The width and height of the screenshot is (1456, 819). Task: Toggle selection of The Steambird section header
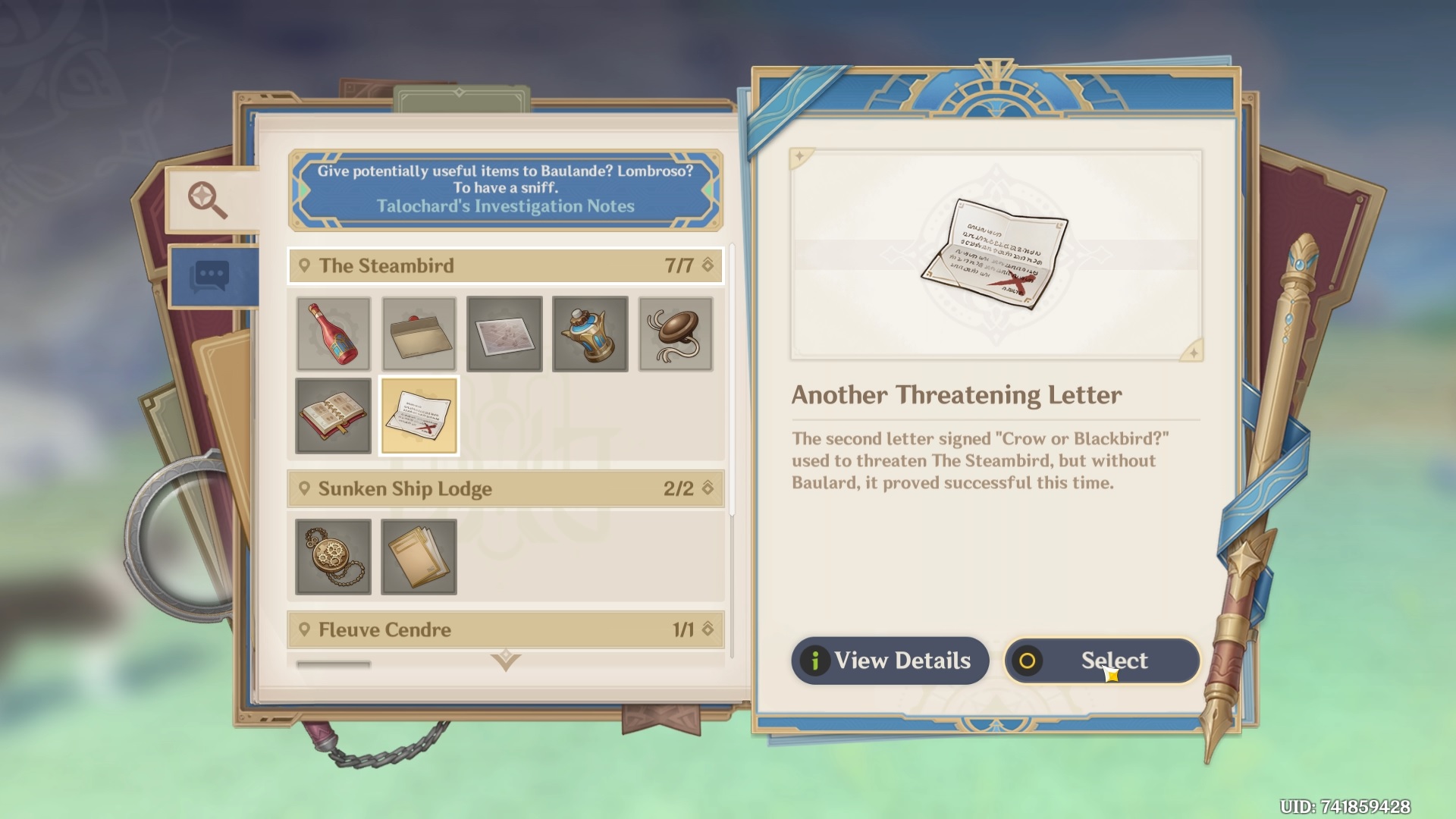pyautogui.click(x=505, y=266)
